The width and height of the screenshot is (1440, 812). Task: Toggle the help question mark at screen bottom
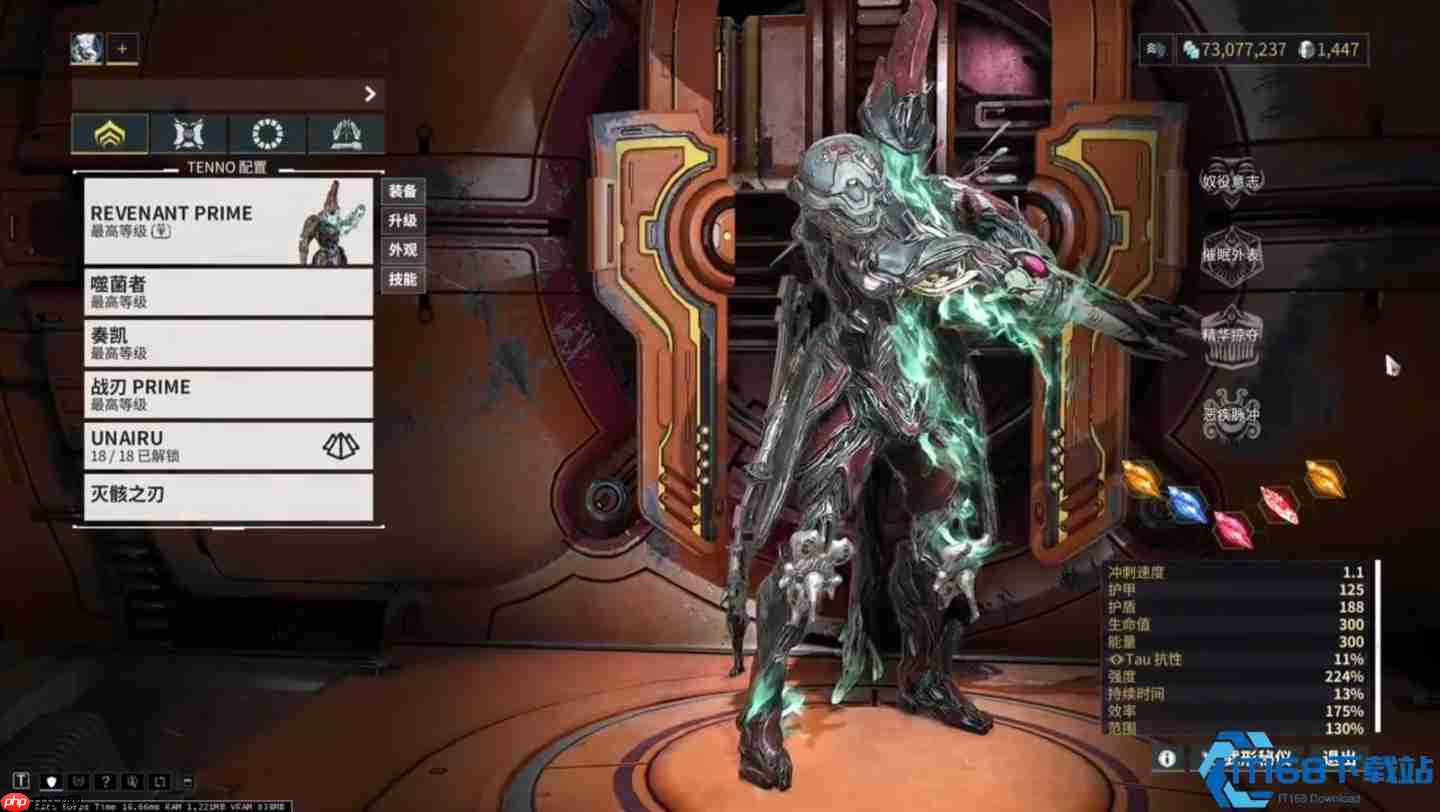(105, 781)
